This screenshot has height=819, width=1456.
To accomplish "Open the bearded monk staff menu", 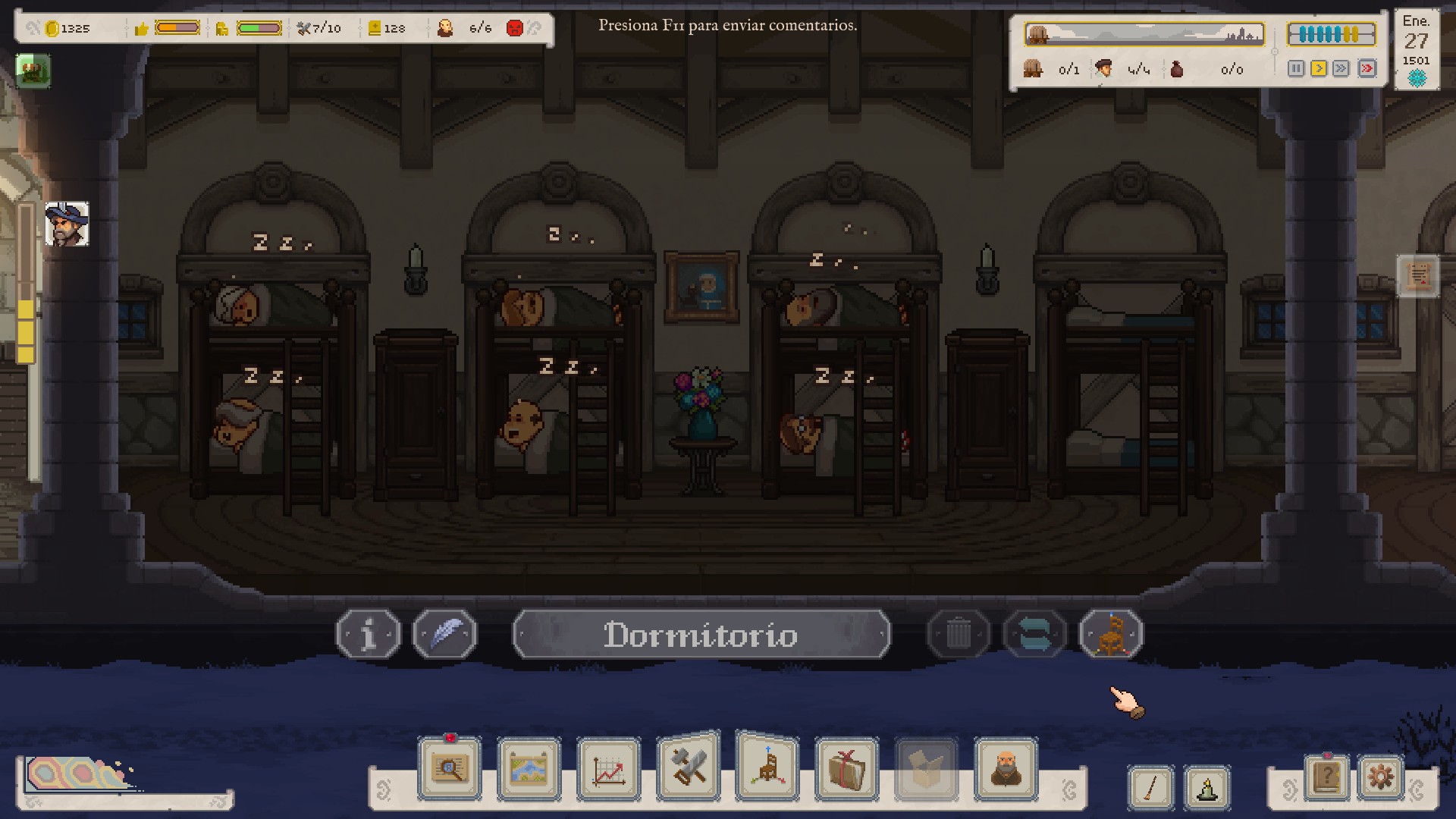I will click(1006, 769).
